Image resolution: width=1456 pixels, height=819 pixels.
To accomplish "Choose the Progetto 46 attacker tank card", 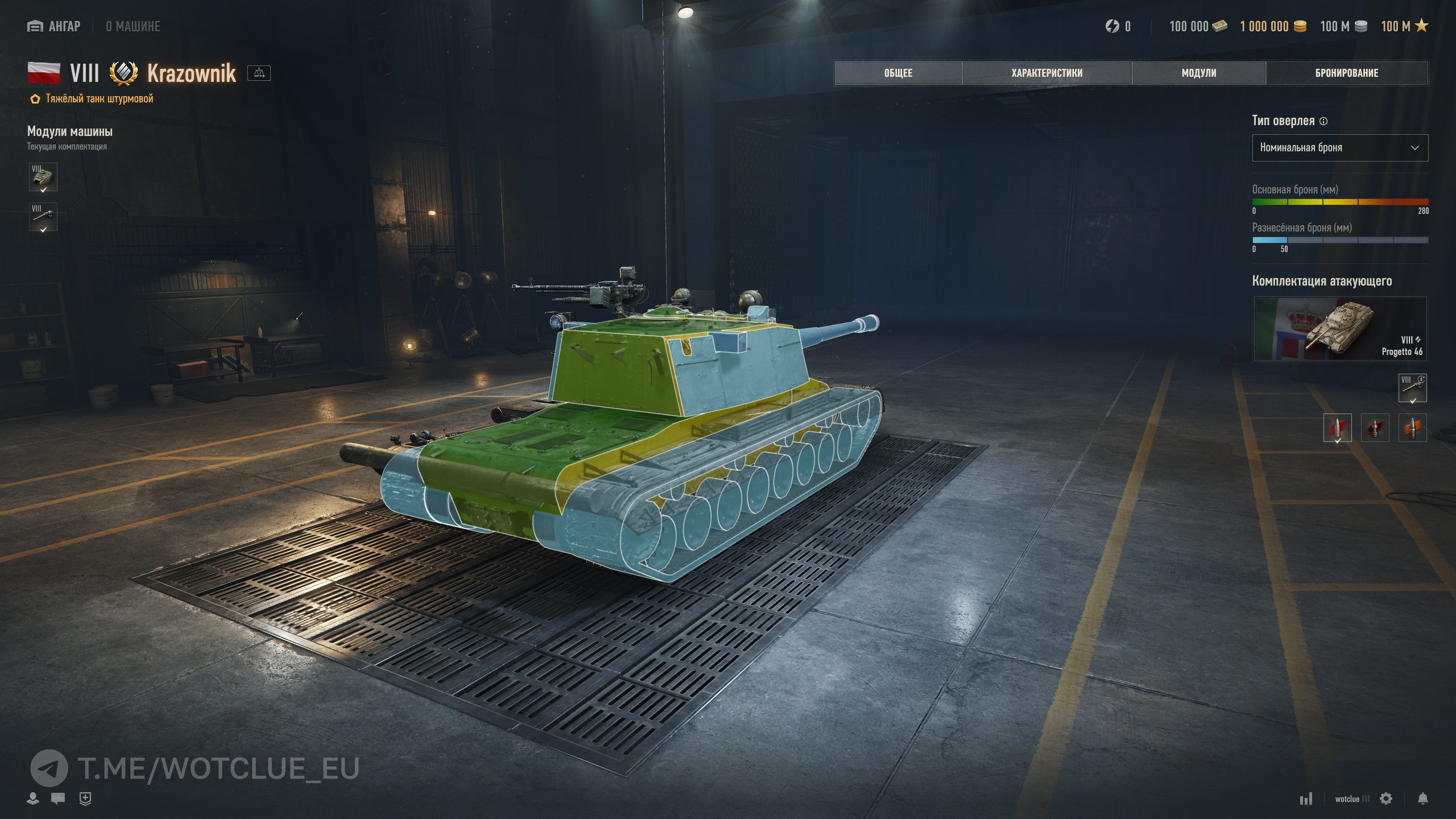I will (x=1339, y=329).
